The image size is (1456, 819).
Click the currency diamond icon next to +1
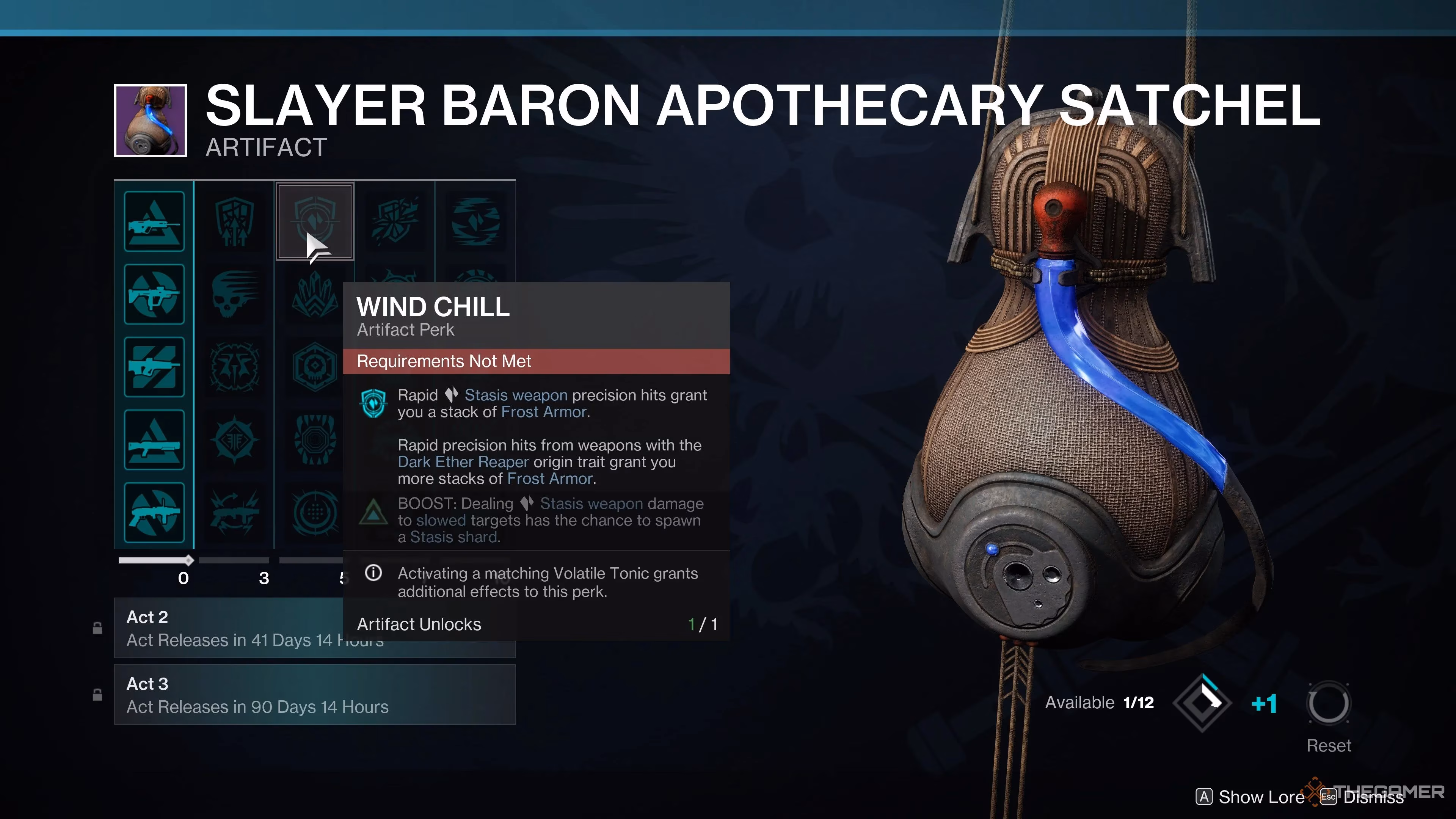click(1203, 703)
